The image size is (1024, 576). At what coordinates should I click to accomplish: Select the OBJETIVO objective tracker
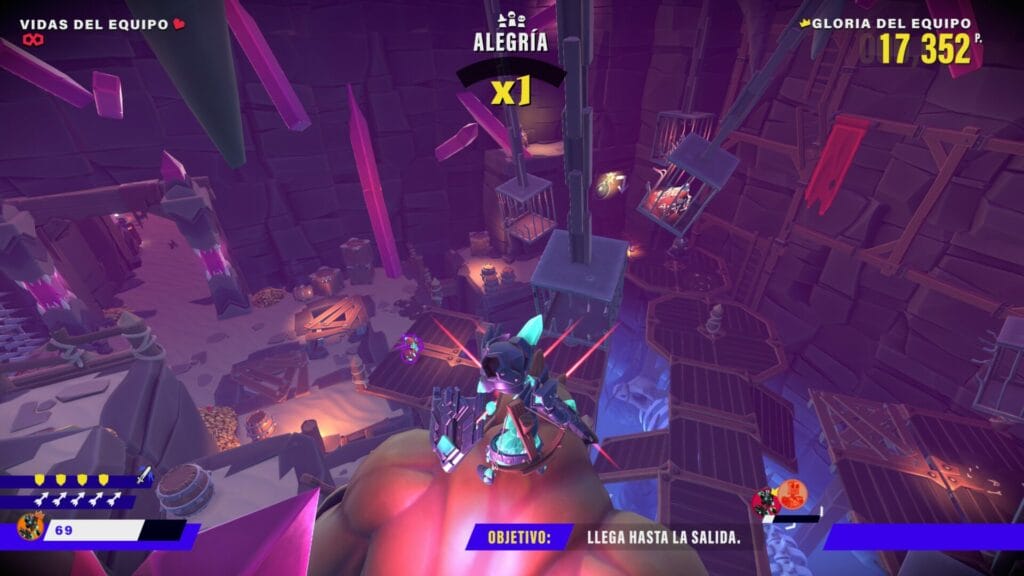point(519,537)
